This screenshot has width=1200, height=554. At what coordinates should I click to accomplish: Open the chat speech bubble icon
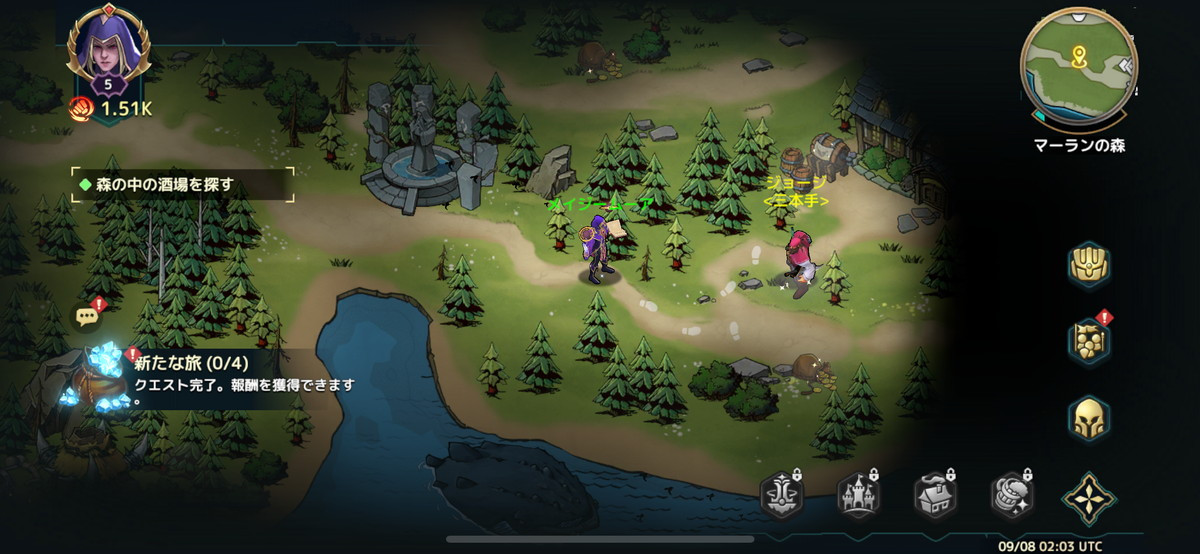[87, 317]
